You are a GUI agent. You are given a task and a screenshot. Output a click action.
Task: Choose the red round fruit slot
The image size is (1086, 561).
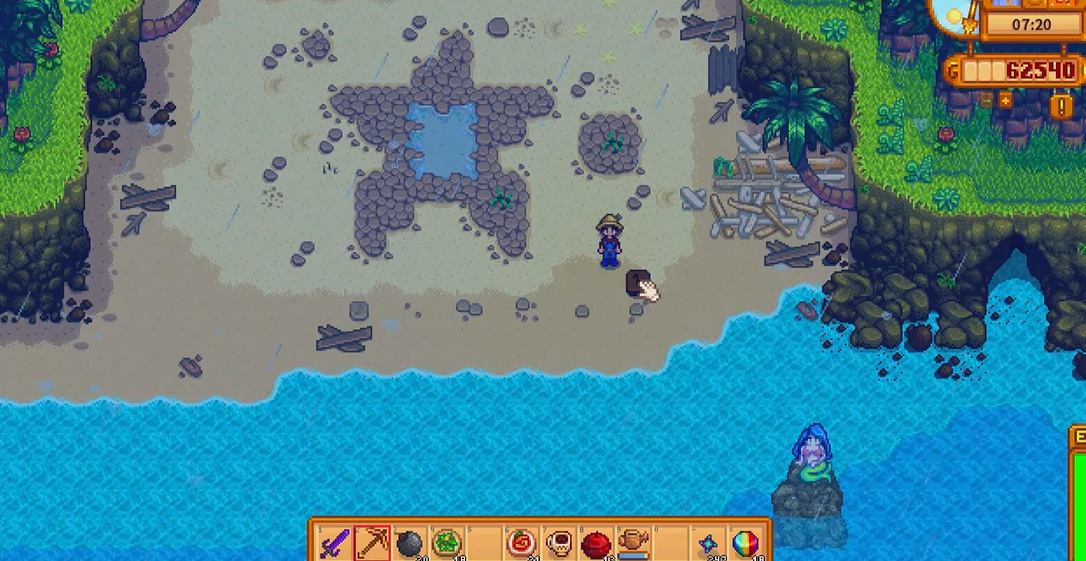(596, 544)
